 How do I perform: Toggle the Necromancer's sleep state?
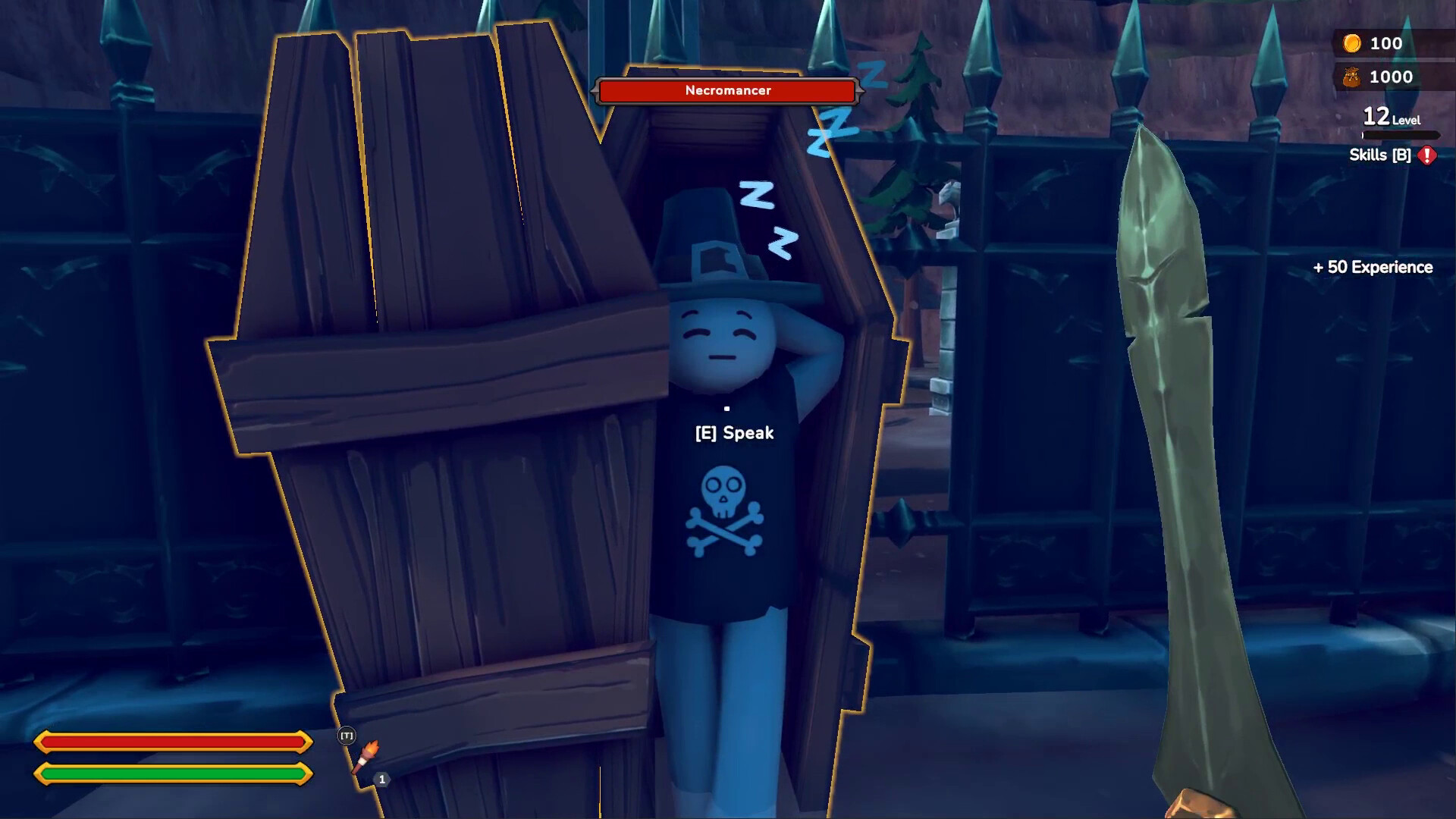coord(733,433)
